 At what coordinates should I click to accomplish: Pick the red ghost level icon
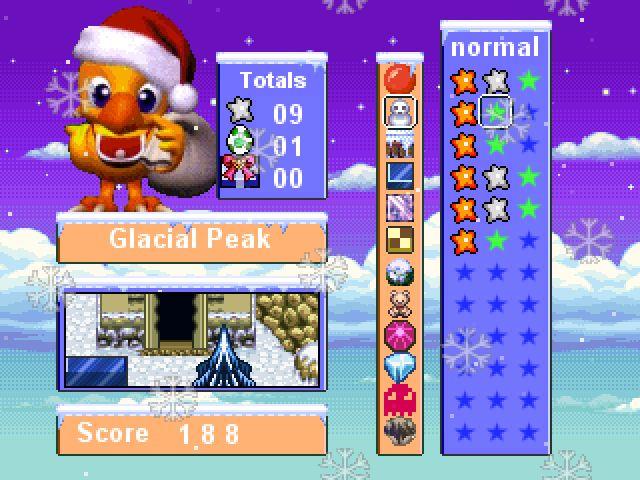click(400, 399)
